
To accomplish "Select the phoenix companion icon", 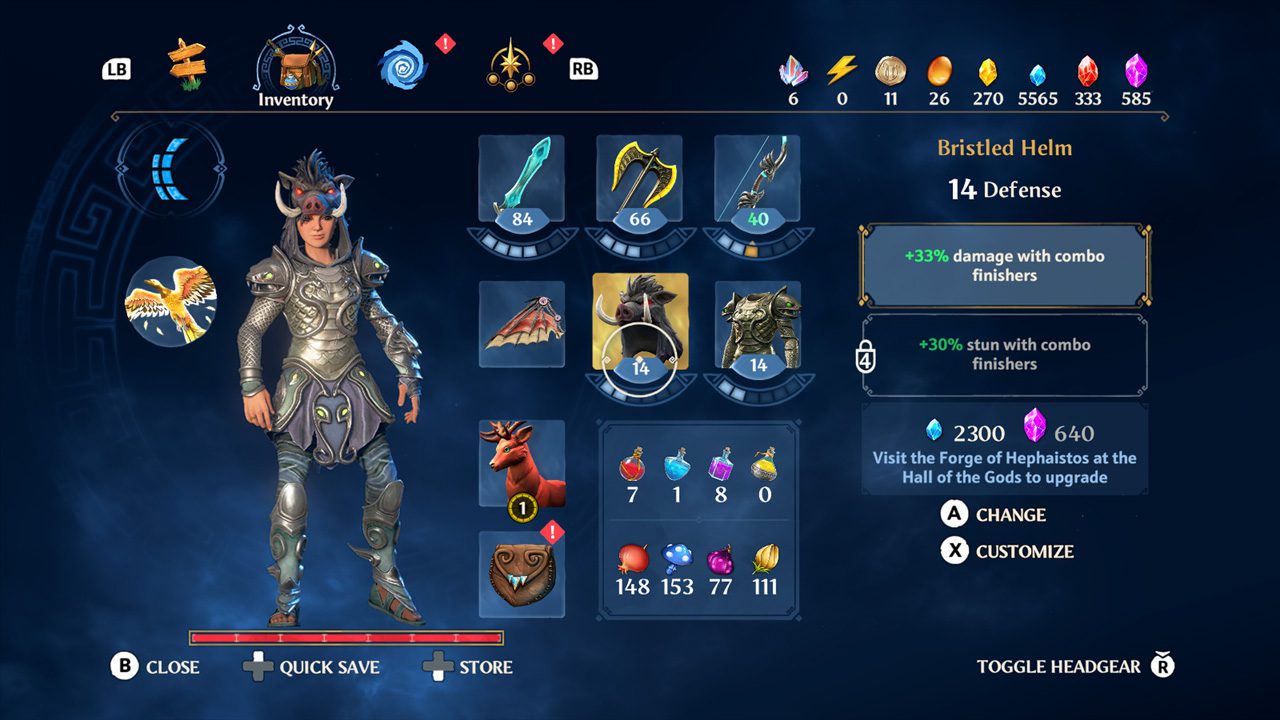I will [x=170, y=302].
